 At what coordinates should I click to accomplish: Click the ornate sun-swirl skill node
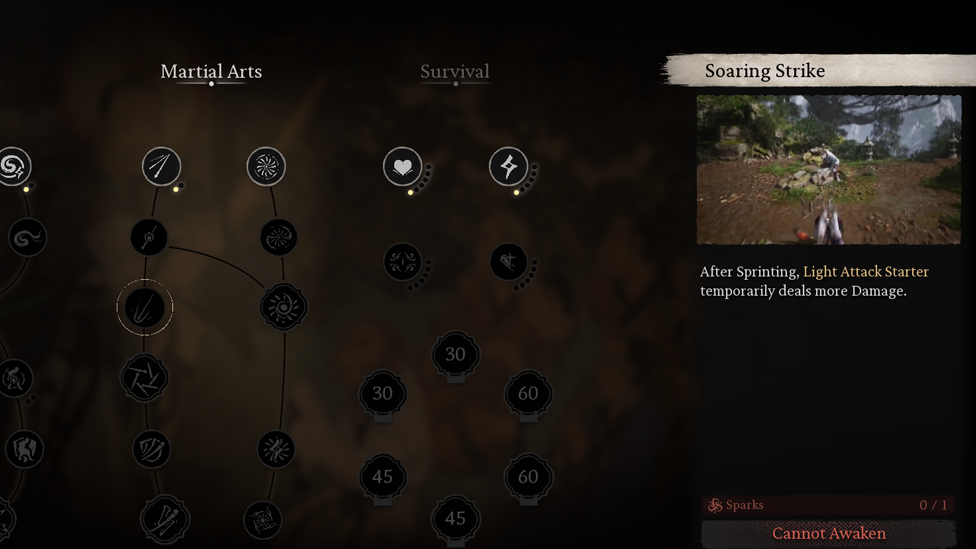[x=283, y=307]
